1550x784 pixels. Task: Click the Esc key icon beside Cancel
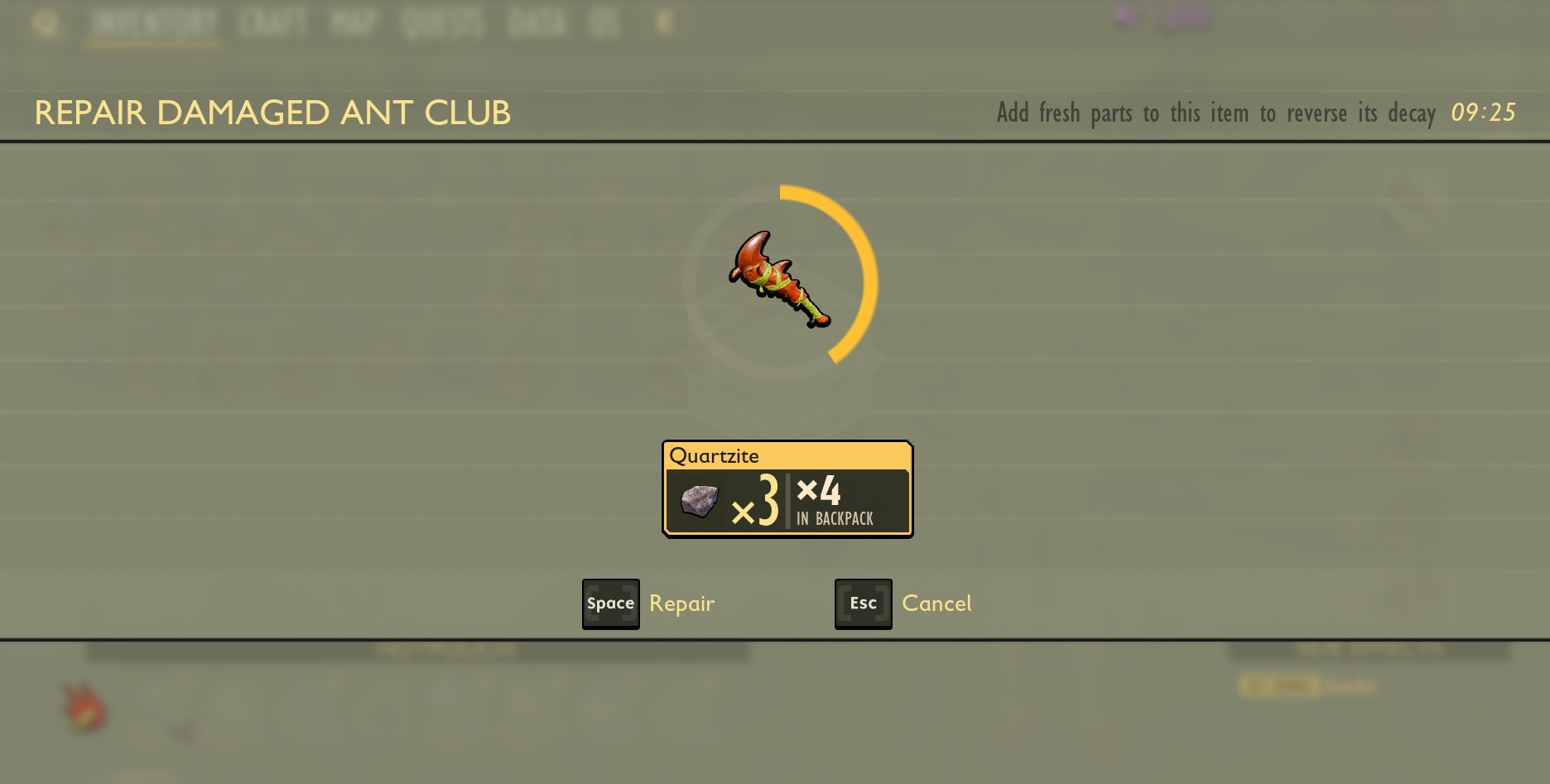863,604
